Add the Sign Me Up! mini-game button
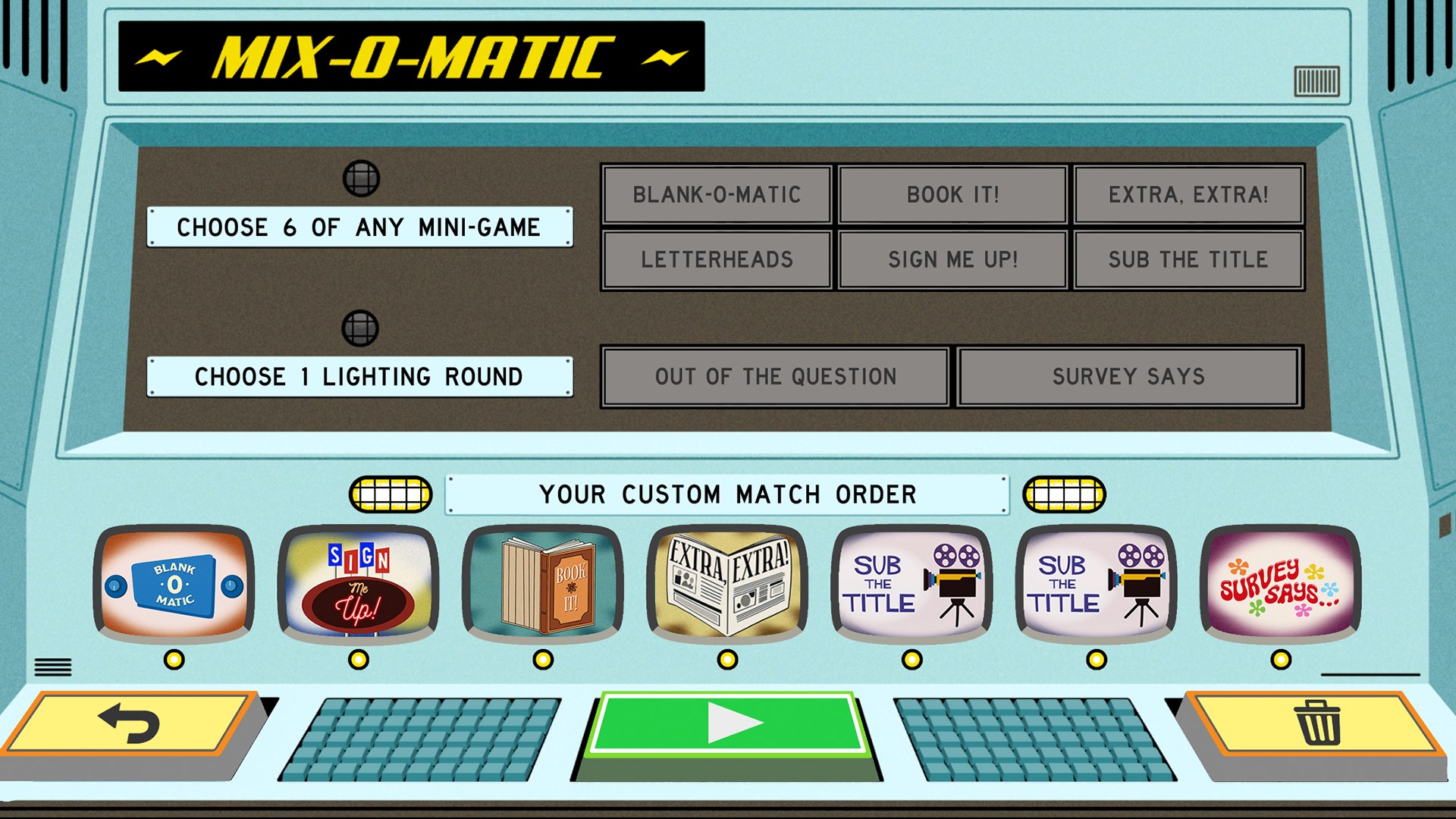 [952, 259]
